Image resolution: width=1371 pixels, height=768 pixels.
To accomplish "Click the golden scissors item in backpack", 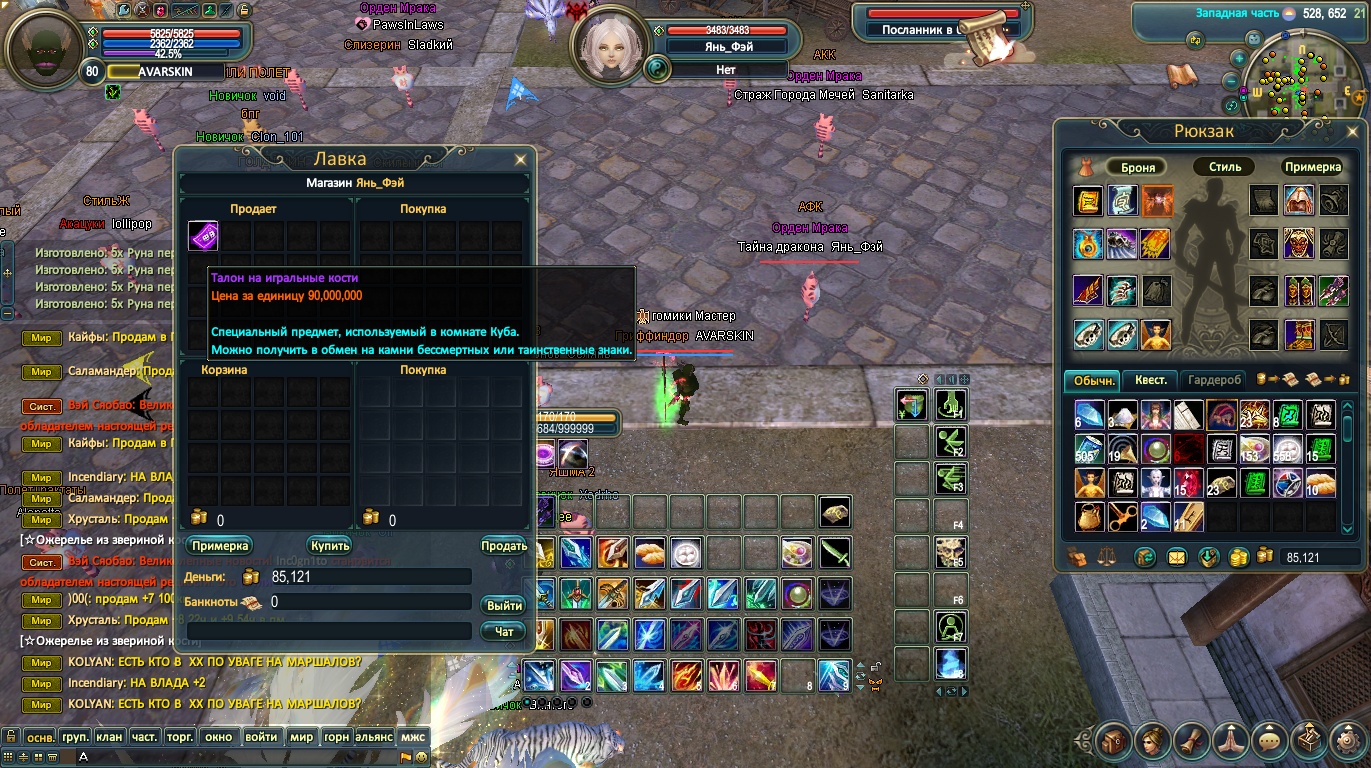I will click(x=1122, y=517).
